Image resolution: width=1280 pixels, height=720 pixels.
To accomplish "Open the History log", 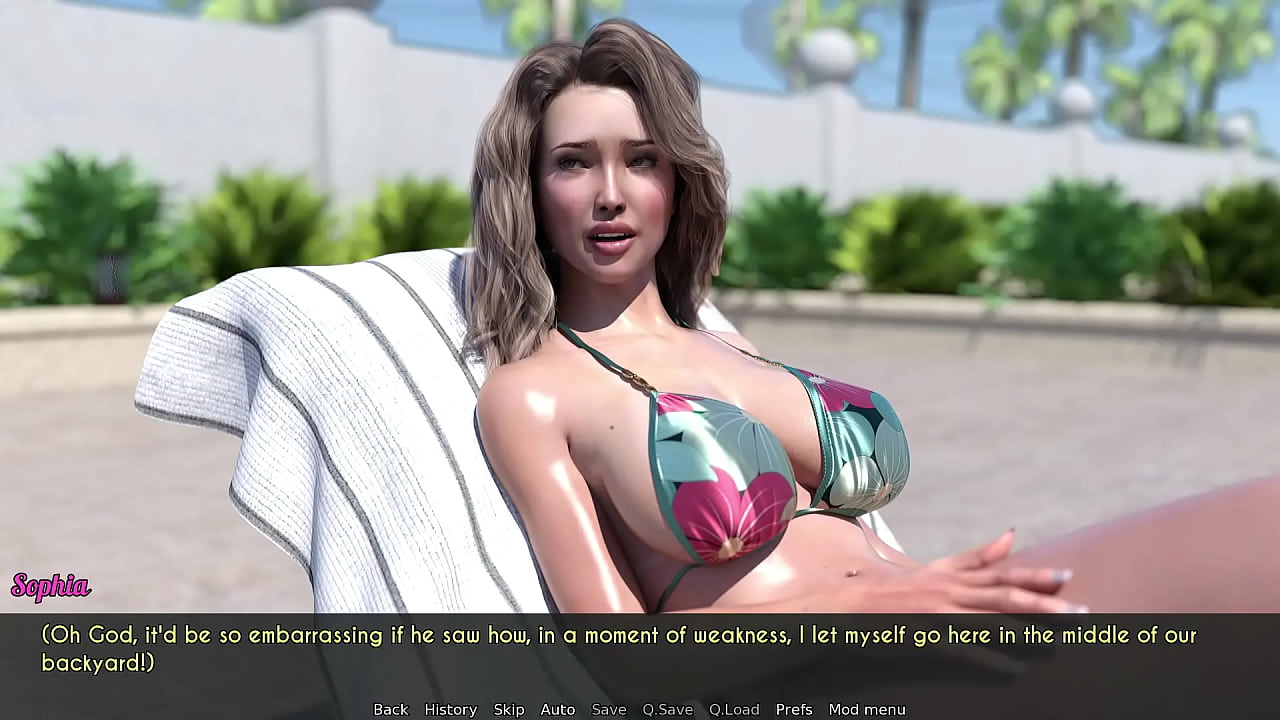I will tap(450, 709).
